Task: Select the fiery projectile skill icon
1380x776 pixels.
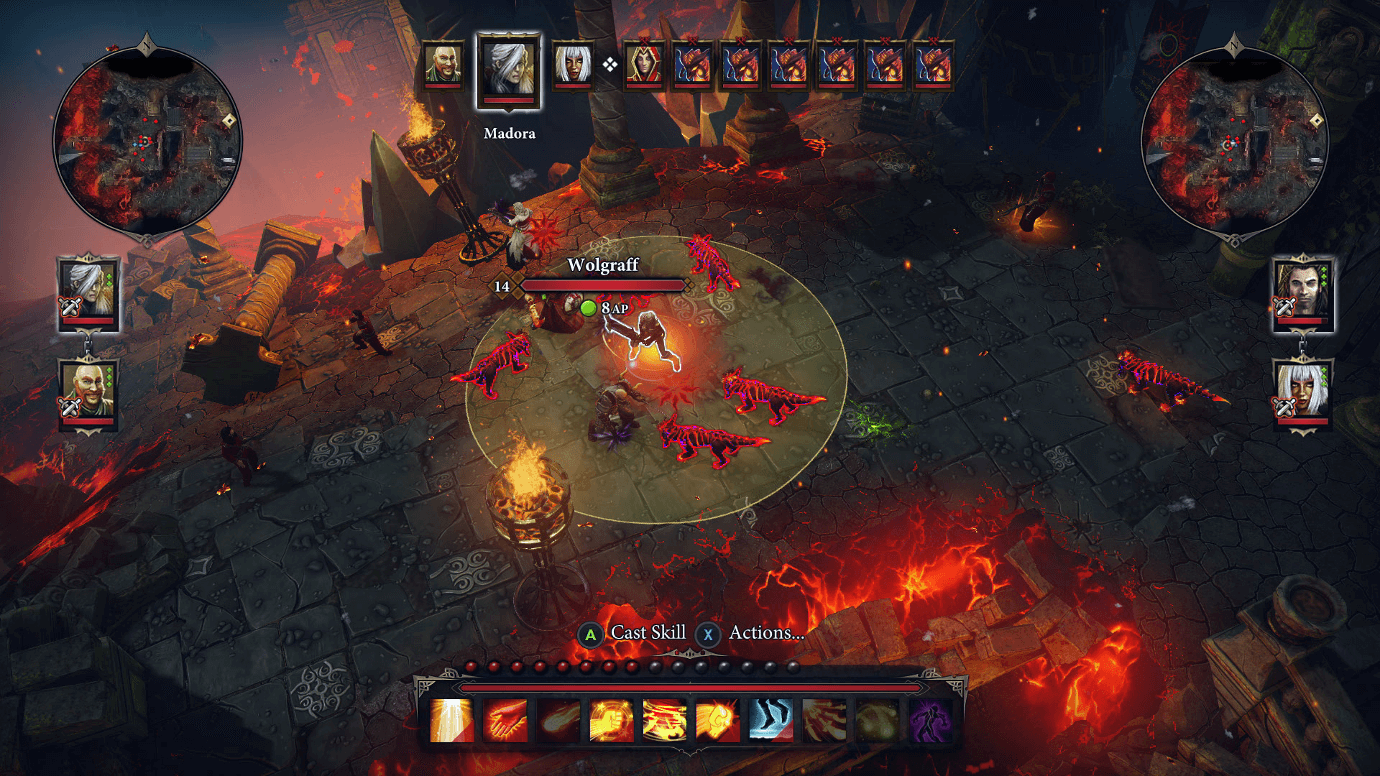Action: (x=559, y=721)
